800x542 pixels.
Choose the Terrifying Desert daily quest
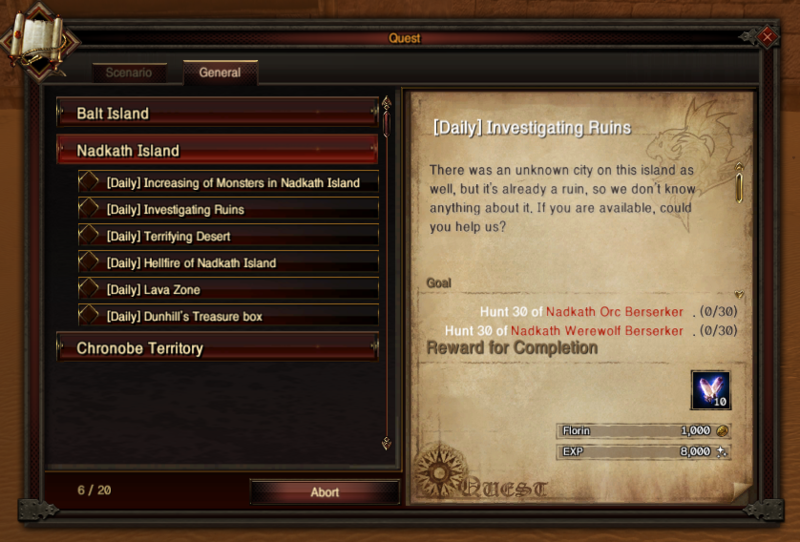(232, 236)
